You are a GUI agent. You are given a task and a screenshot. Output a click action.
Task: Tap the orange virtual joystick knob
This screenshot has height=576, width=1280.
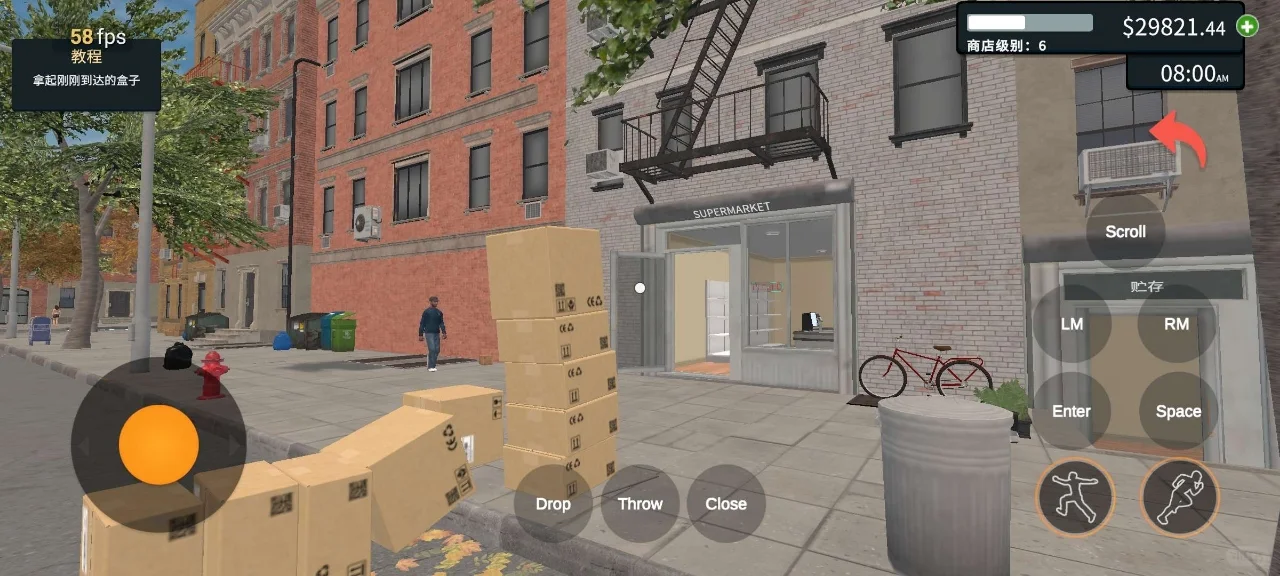click(158, 445)
